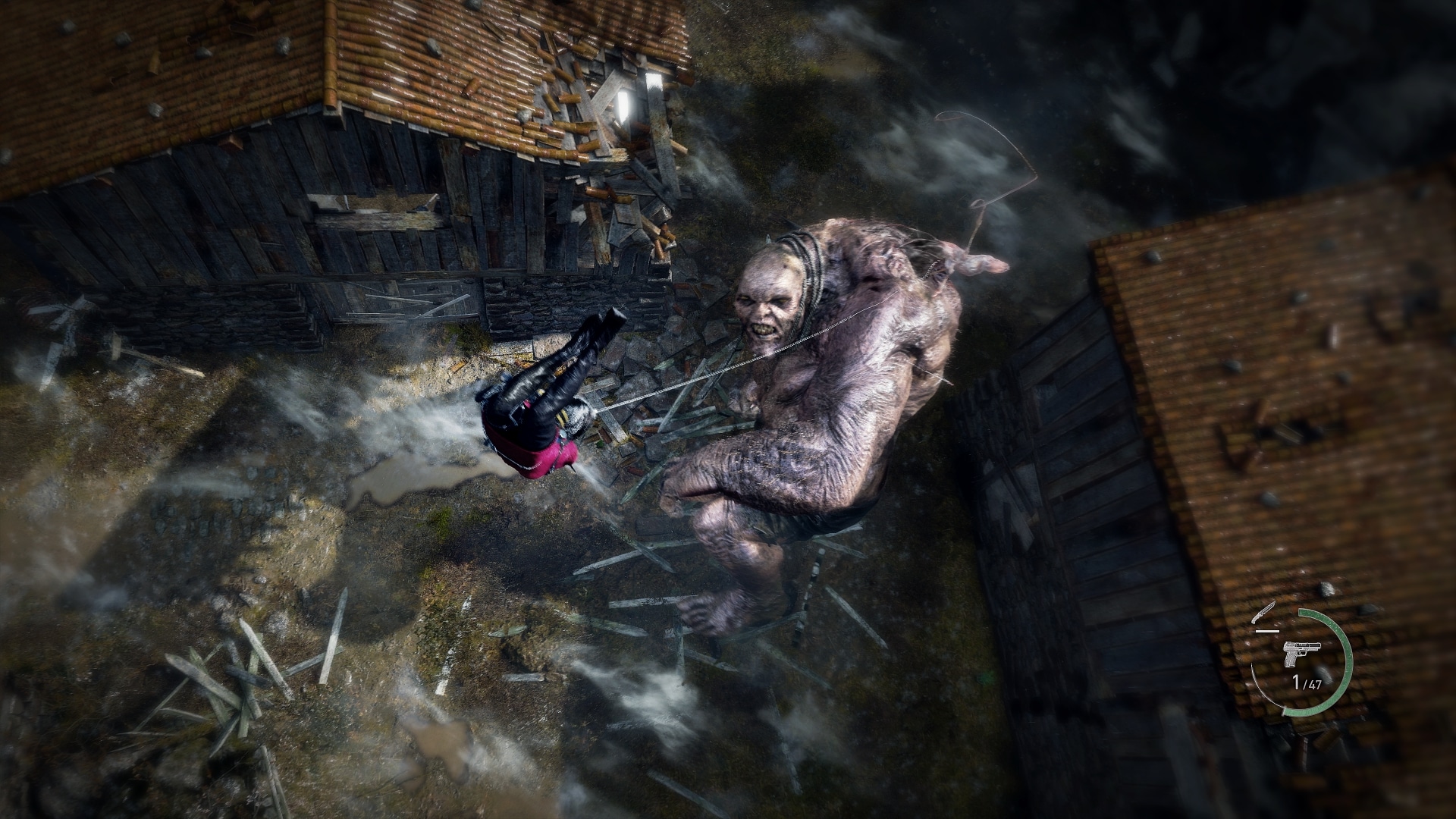The height and width of the screenshot is (819, 1456).
Task: Click the combat knife icon above the durability bar
Action: (1263, 612)
